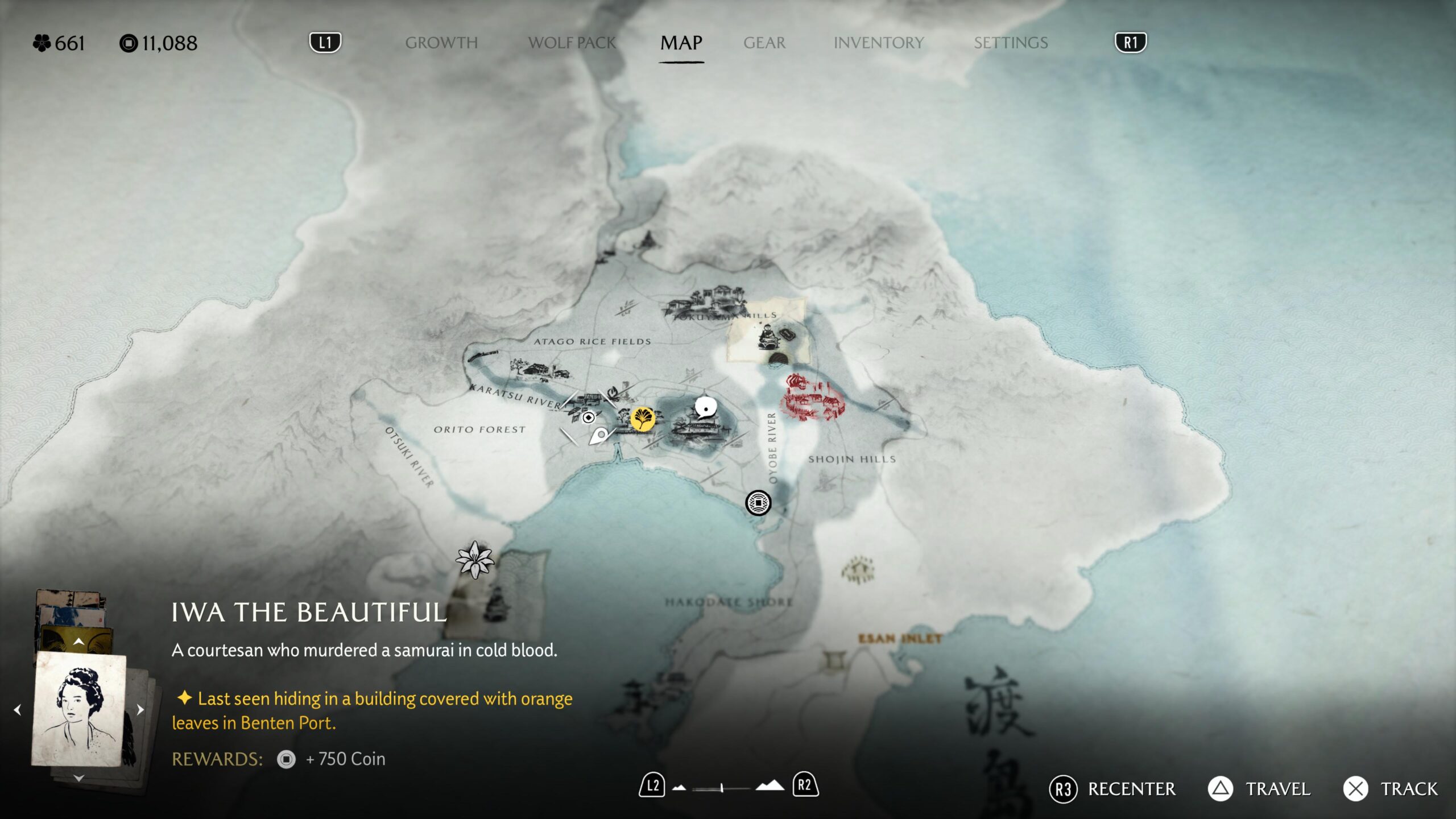The height and width of the screenshot is (819, 1456).
Task: Open the Inventory tab
Action: pos(878,43)
